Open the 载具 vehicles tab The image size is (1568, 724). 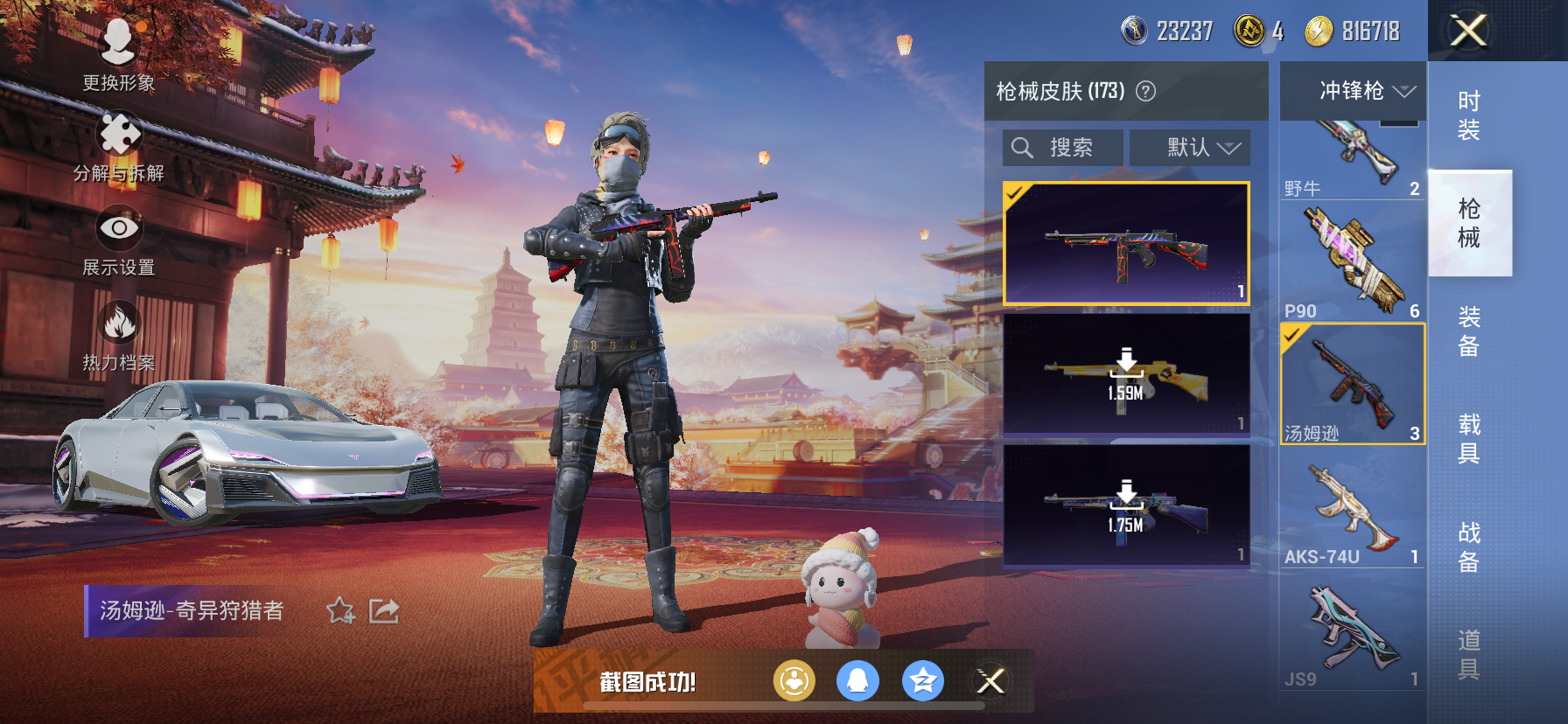pyautogui.click(x=1469, y=438)
